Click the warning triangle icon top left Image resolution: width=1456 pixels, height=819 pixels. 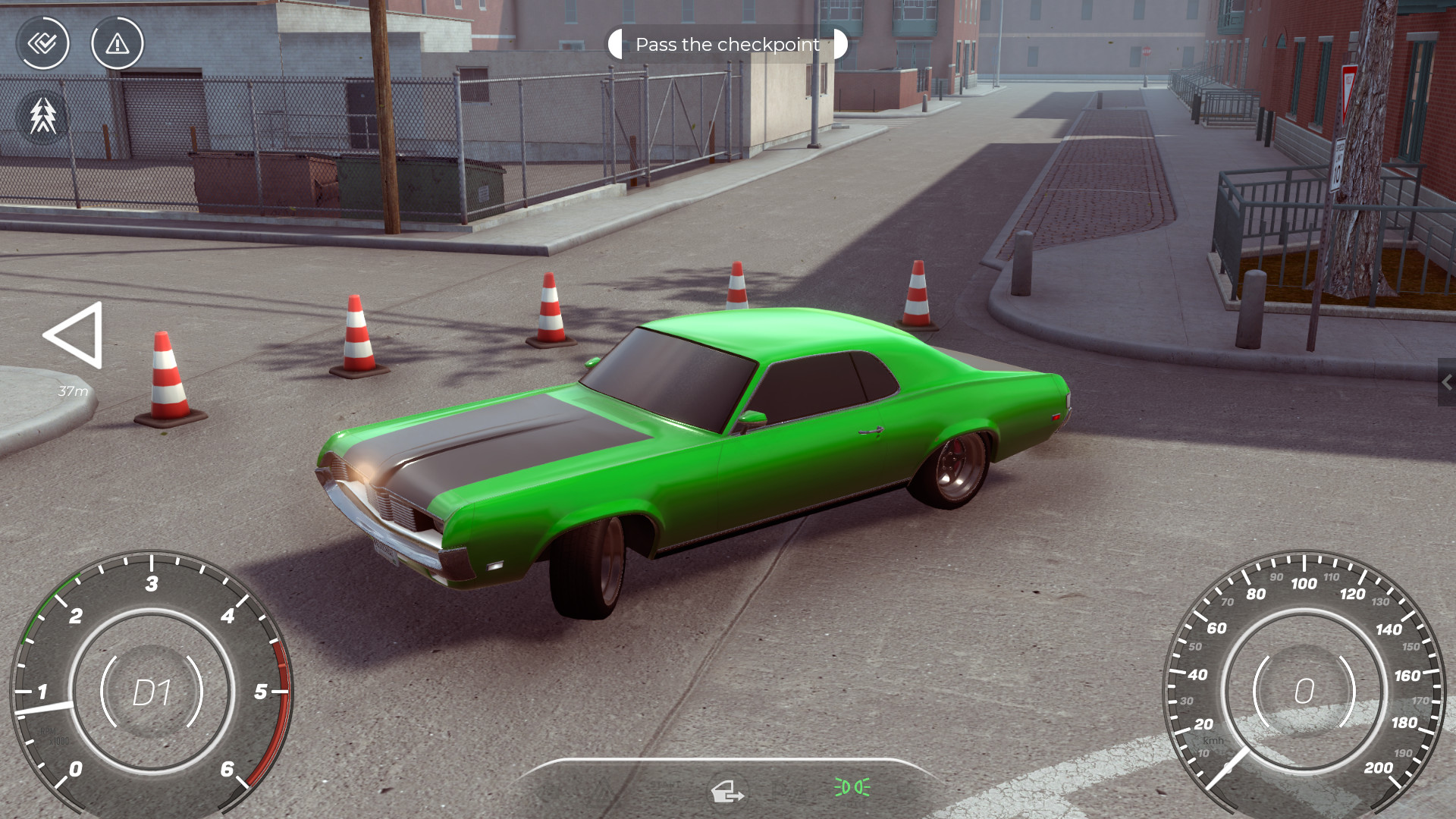(x=117, y=44)
